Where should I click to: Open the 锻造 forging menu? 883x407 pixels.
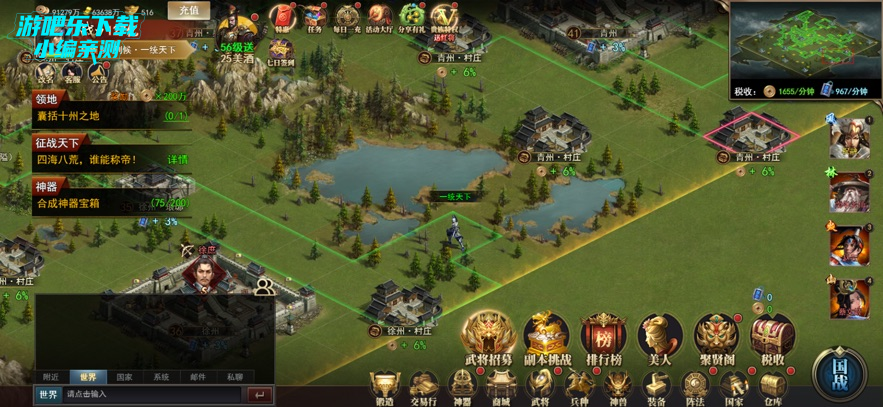[x=383, y=387]
